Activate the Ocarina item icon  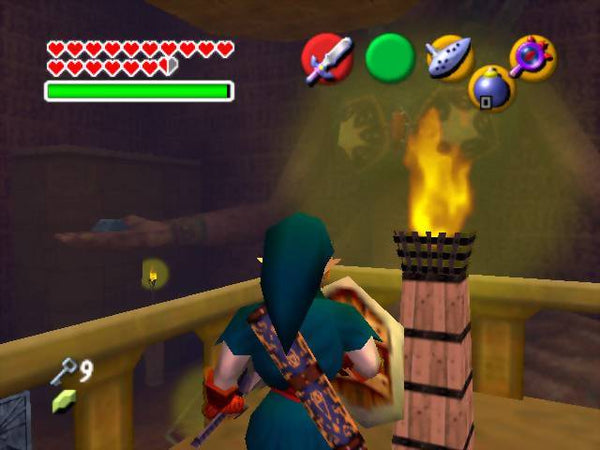point(449,57)
